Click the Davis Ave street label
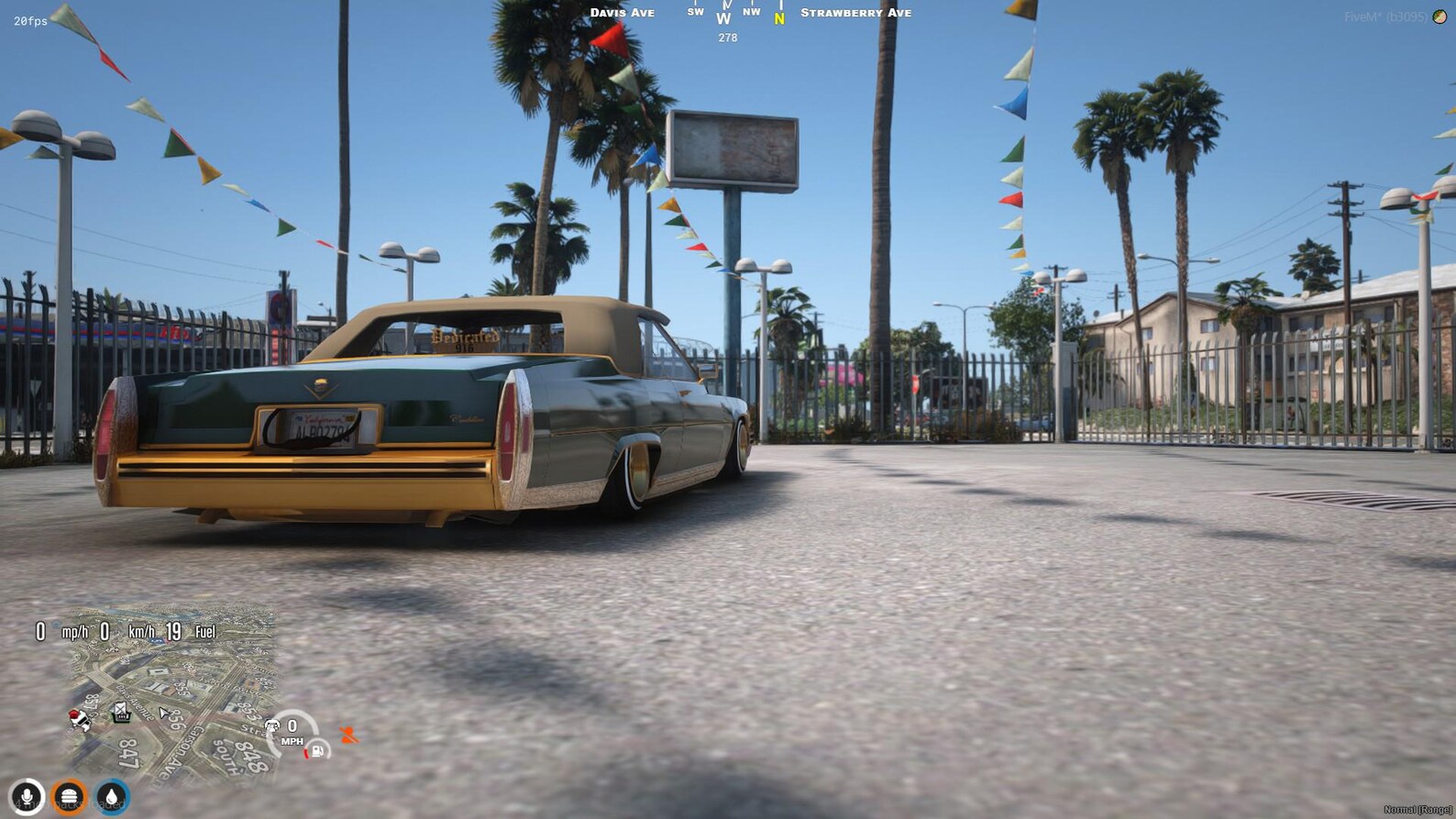 [x=623, y=12]
